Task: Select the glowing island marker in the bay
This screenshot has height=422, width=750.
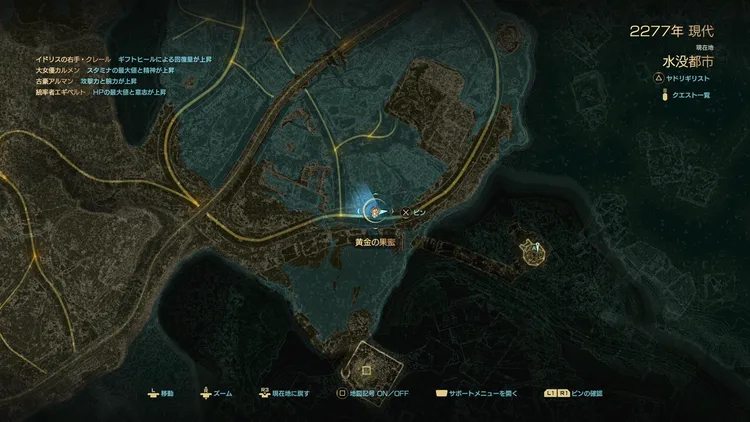Action: tap(532, 252)
